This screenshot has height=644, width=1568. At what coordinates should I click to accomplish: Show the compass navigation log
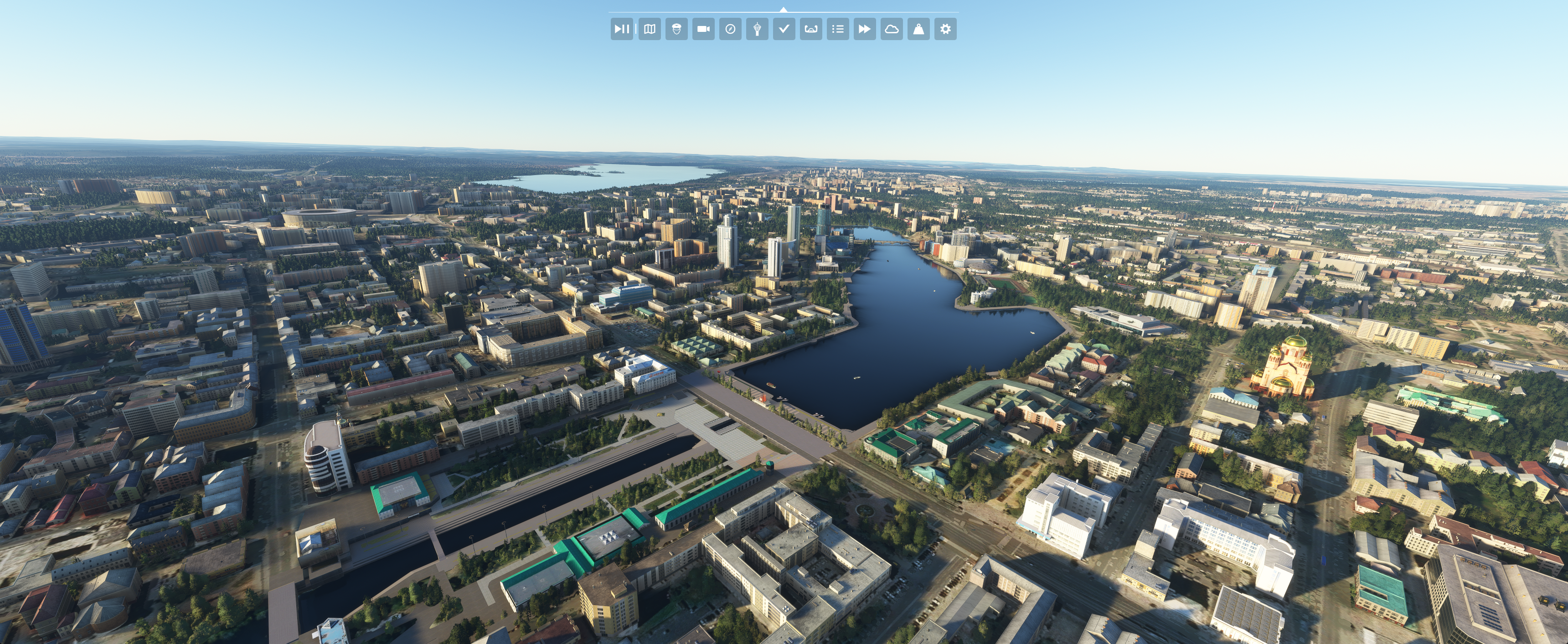(730, 29)
